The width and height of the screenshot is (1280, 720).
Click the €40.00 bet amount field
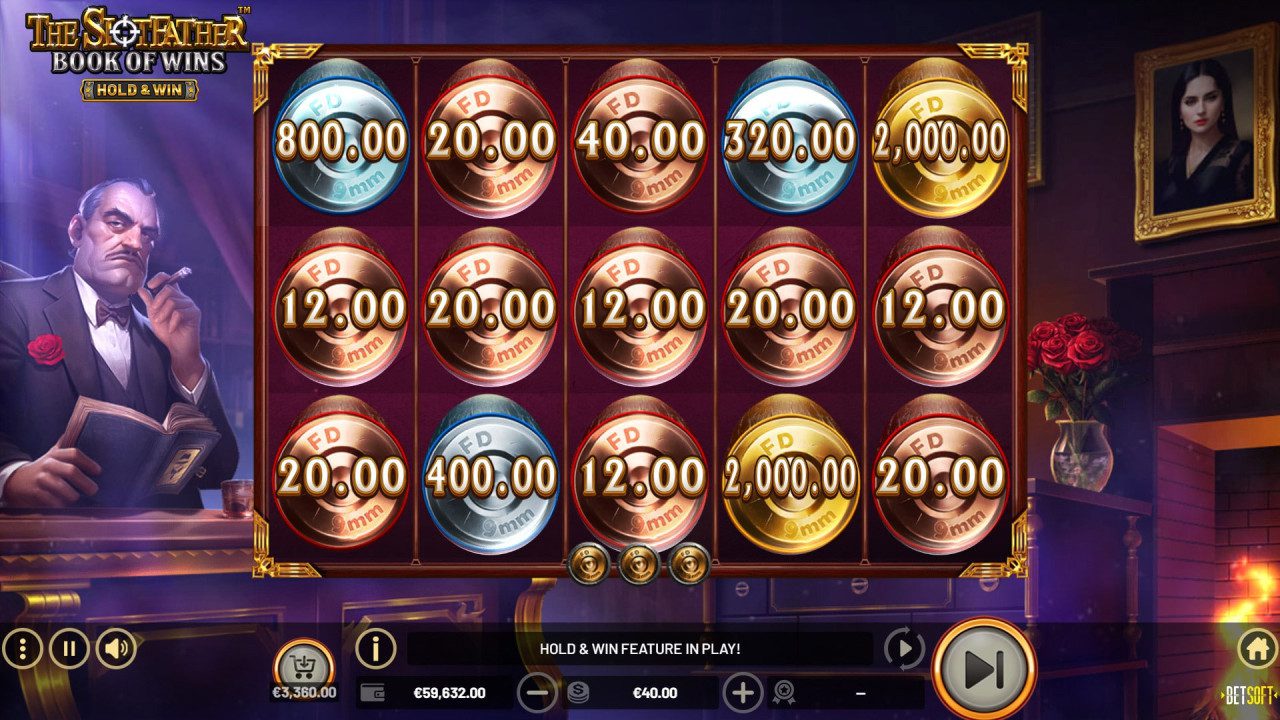click(x=655, y=691)
